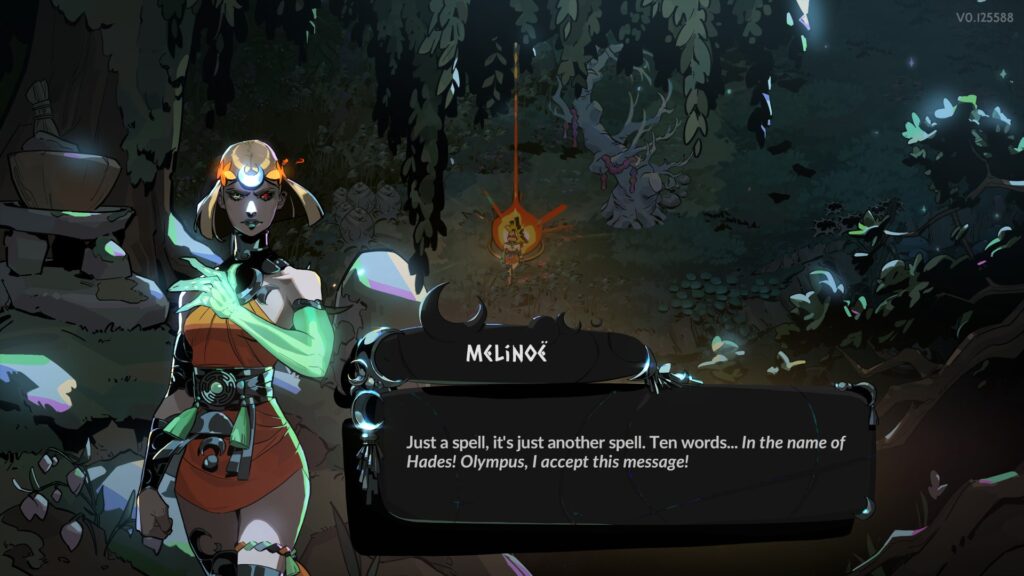
Task: Advance Melinoë's dialogue text box
Action: 610,453
